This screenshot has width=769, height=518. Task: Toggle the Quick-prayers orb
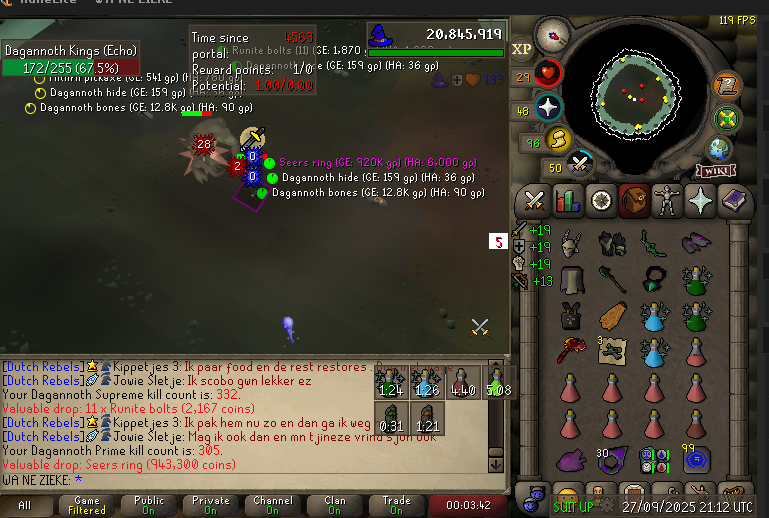pos(549,107)
